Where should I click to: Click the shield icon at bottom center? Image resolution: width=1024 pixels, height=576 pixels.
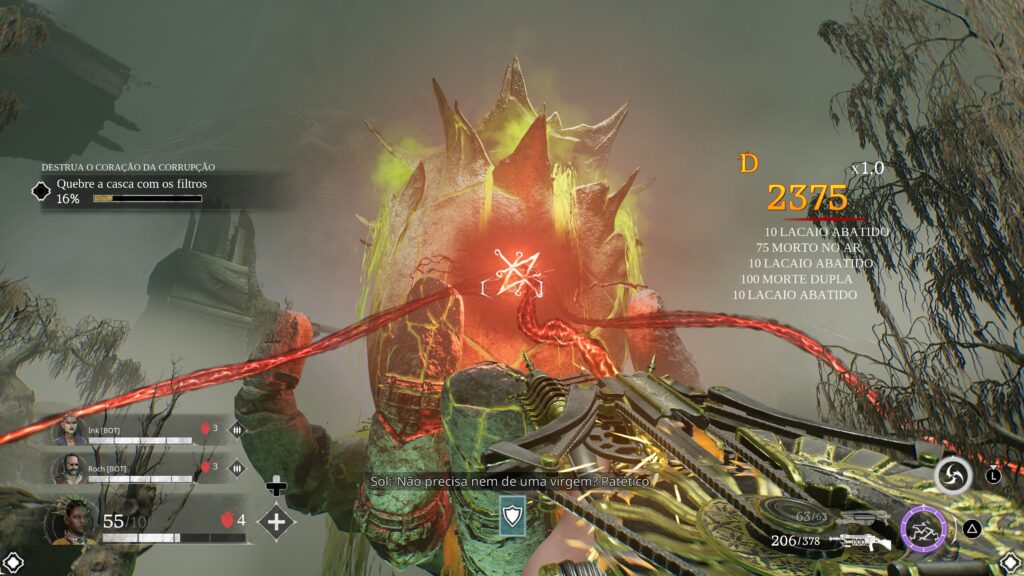point(512,517)
